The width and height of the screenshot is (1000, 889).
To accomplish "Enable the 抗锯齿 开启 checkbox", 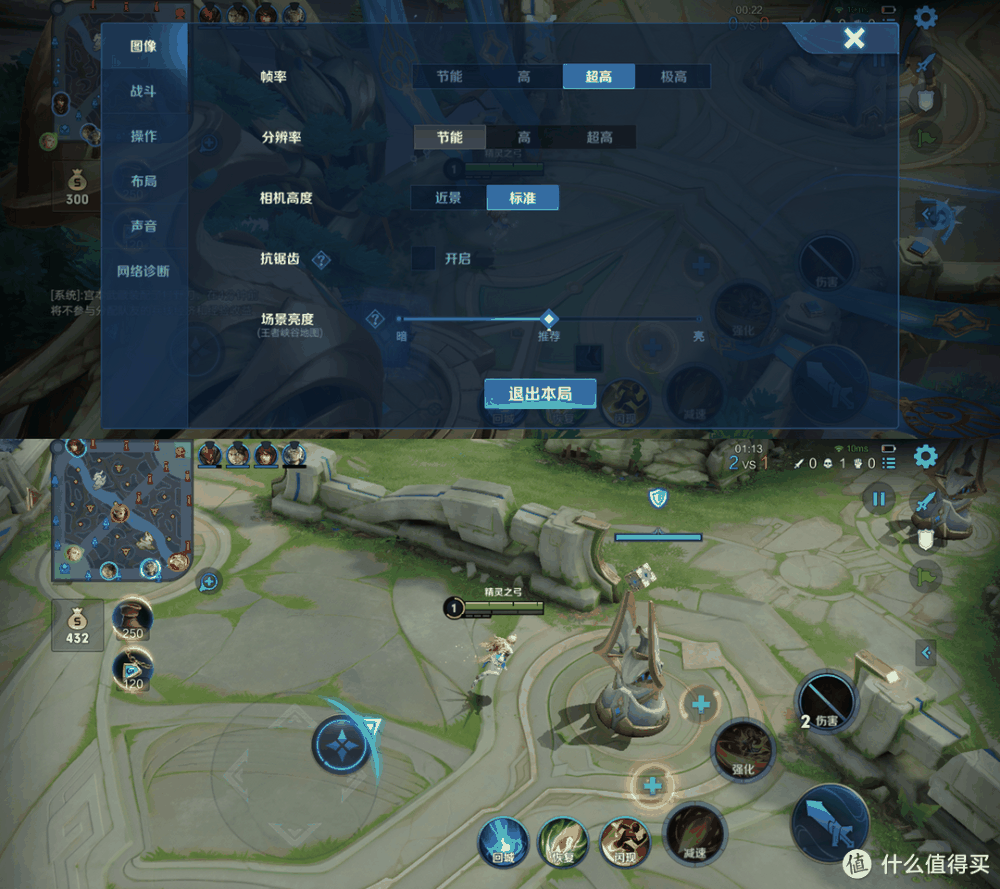I will pyautogui.click(x=423, y=258).
